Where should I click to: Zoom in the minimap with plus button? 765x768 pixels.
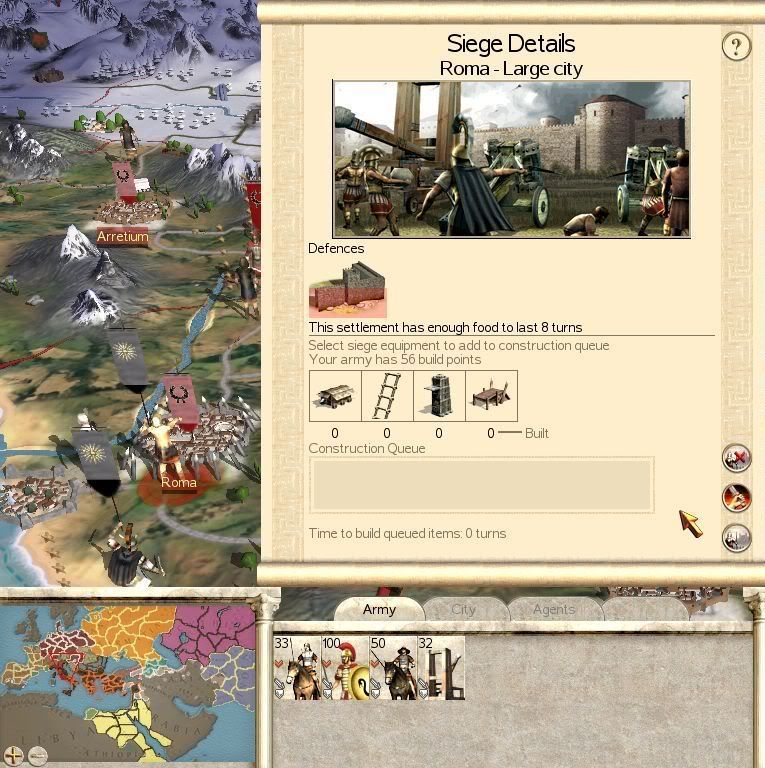[13, 755]
